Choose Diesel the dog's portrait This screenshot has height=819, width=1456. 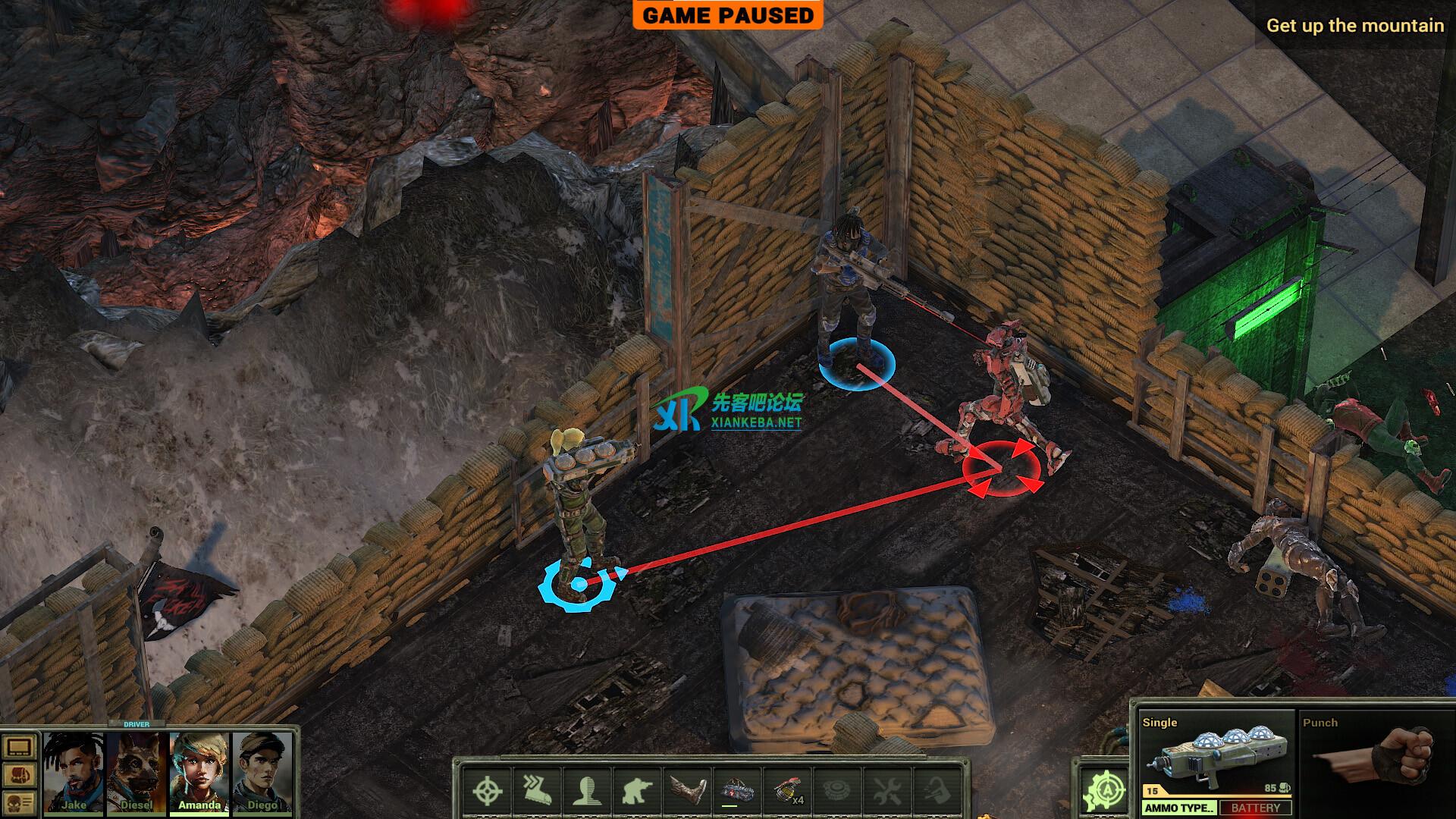(137, 767)
